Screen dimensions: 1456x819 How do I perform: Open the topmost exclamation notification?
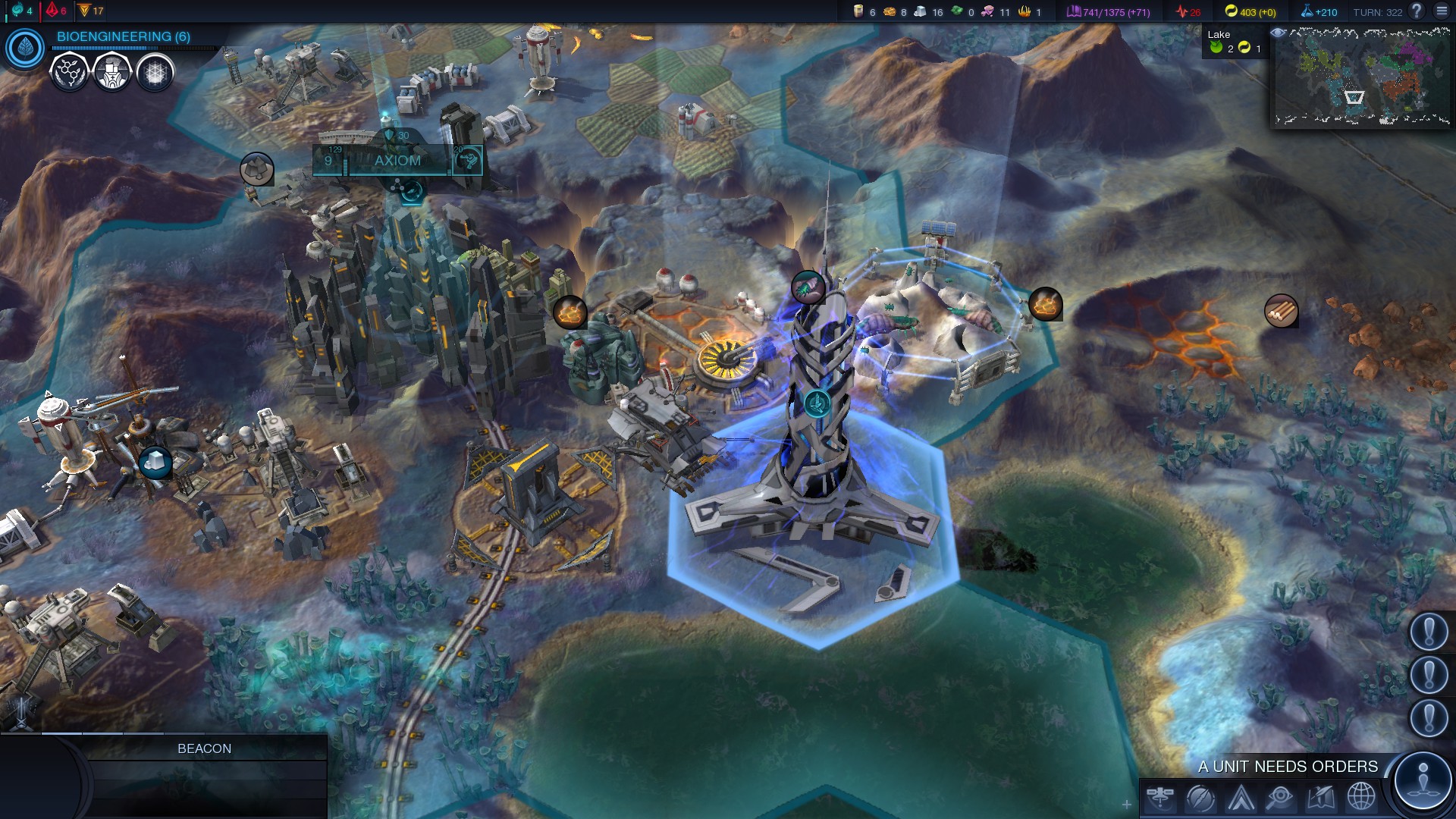(1429, 631)
